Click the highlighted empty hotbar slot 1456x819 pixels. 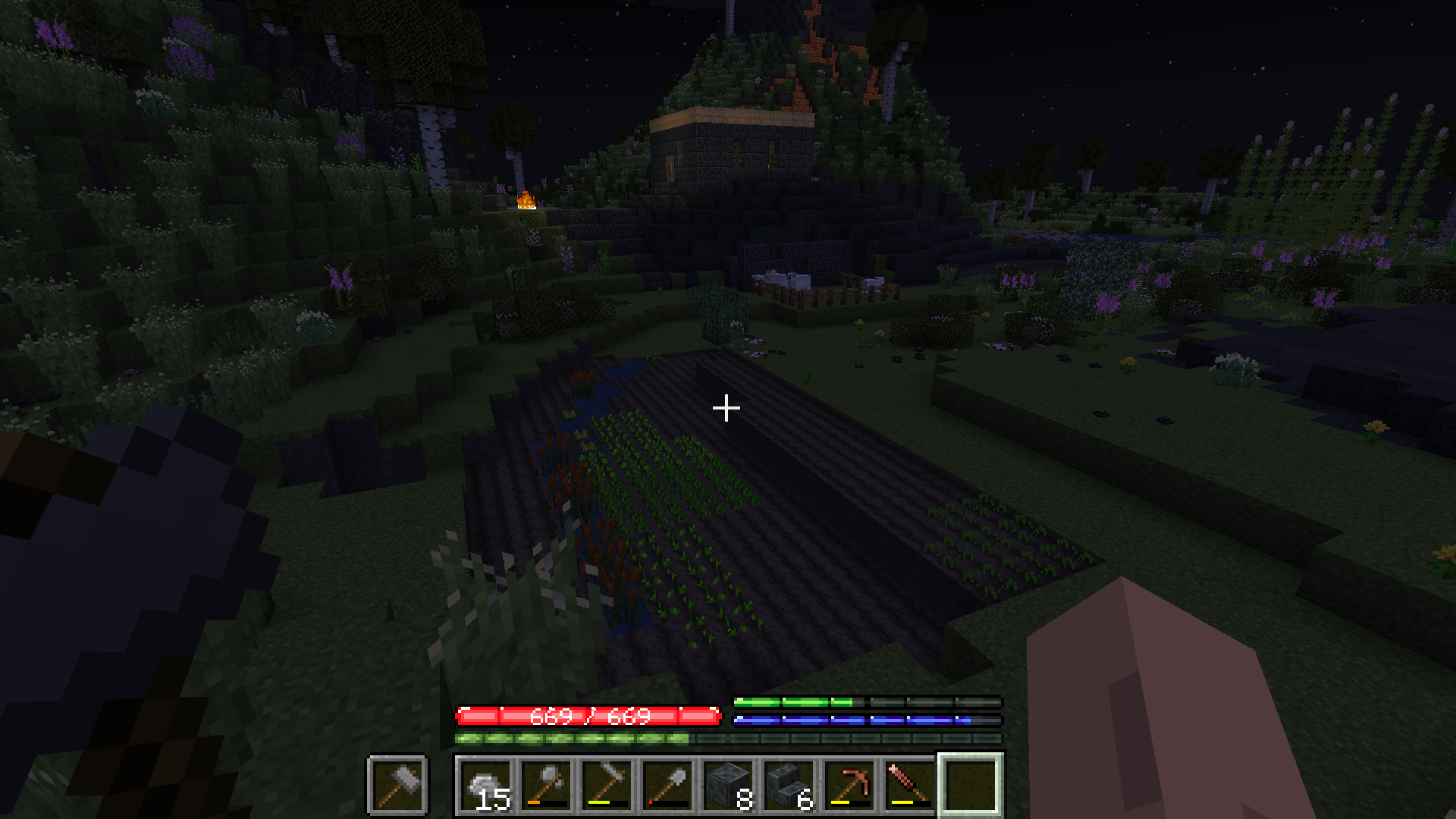pyautogui.click(x=971, y=784)
